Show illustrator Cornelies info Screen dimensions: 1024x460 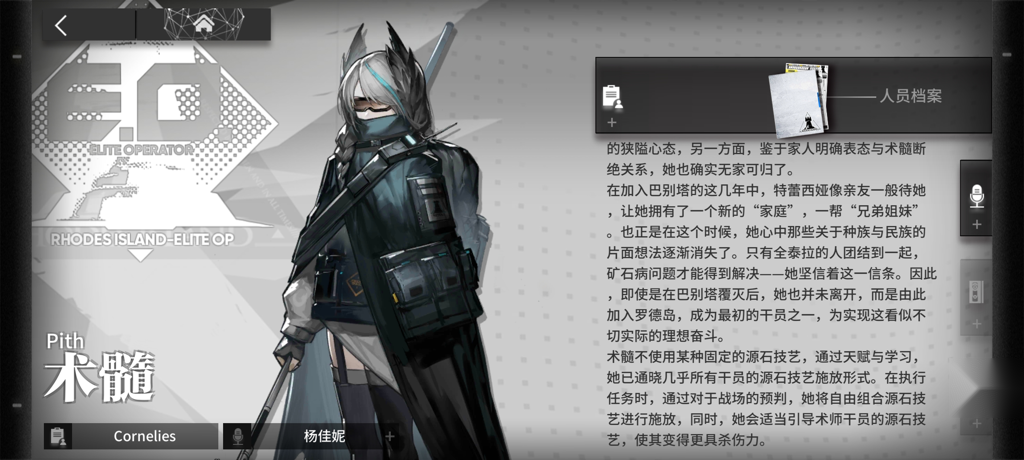(x=130, y=436)
